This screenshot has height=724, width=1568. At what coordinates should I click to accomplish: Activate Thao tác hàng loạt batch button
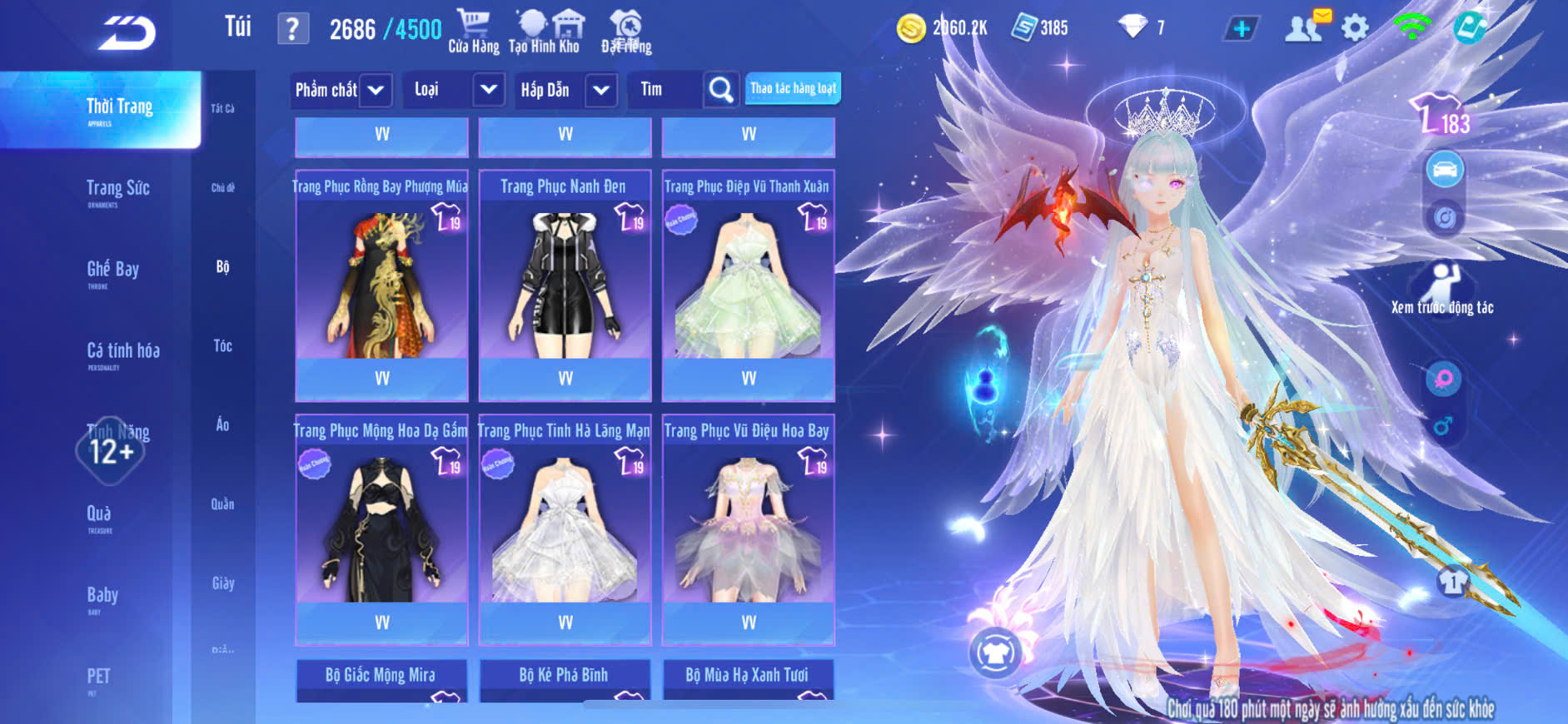793,88
